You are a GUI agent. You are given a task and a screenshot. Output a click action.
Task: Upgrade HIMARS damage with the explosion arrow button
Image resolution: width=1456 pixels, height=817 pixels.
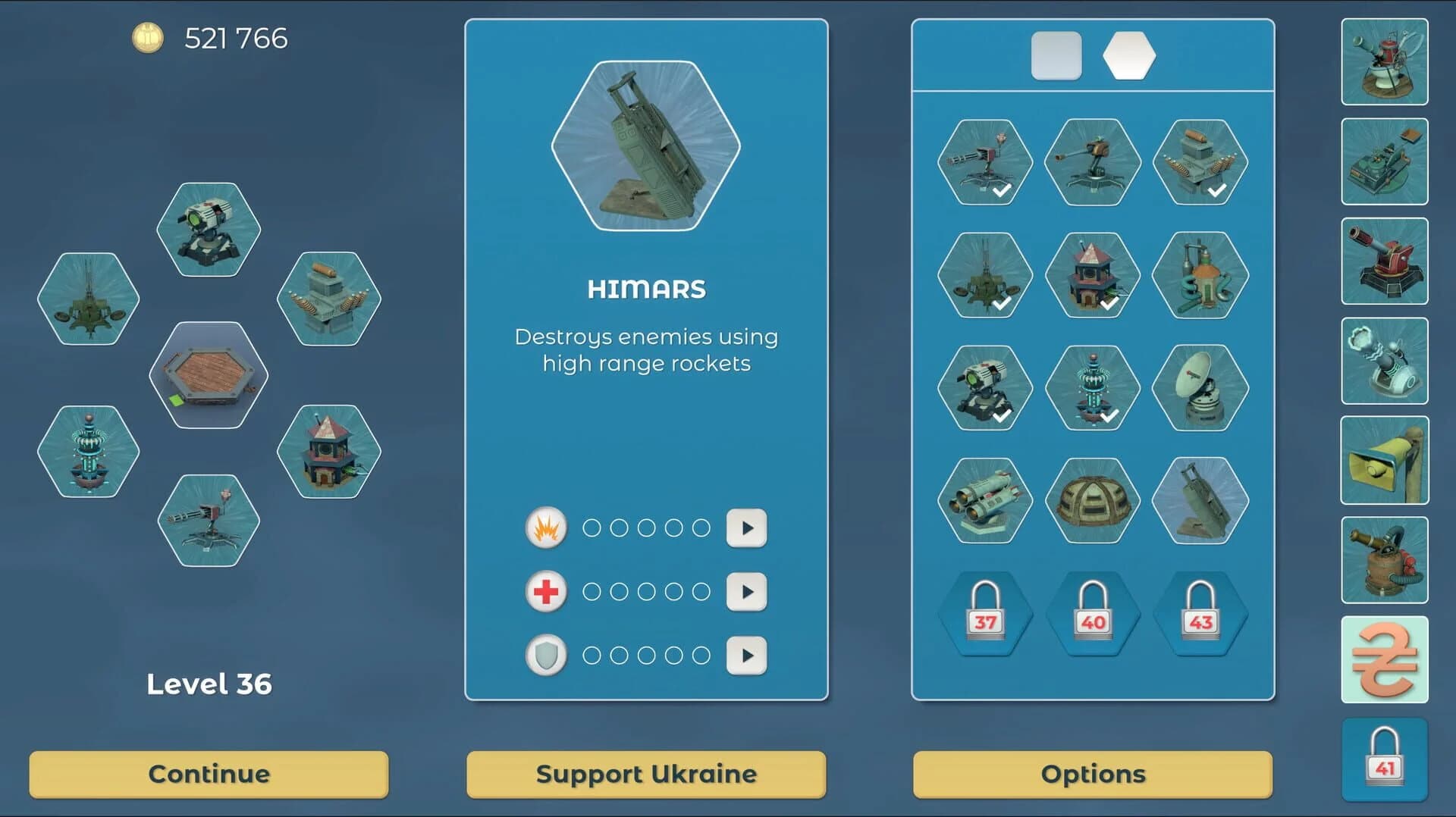pos(747,528)
